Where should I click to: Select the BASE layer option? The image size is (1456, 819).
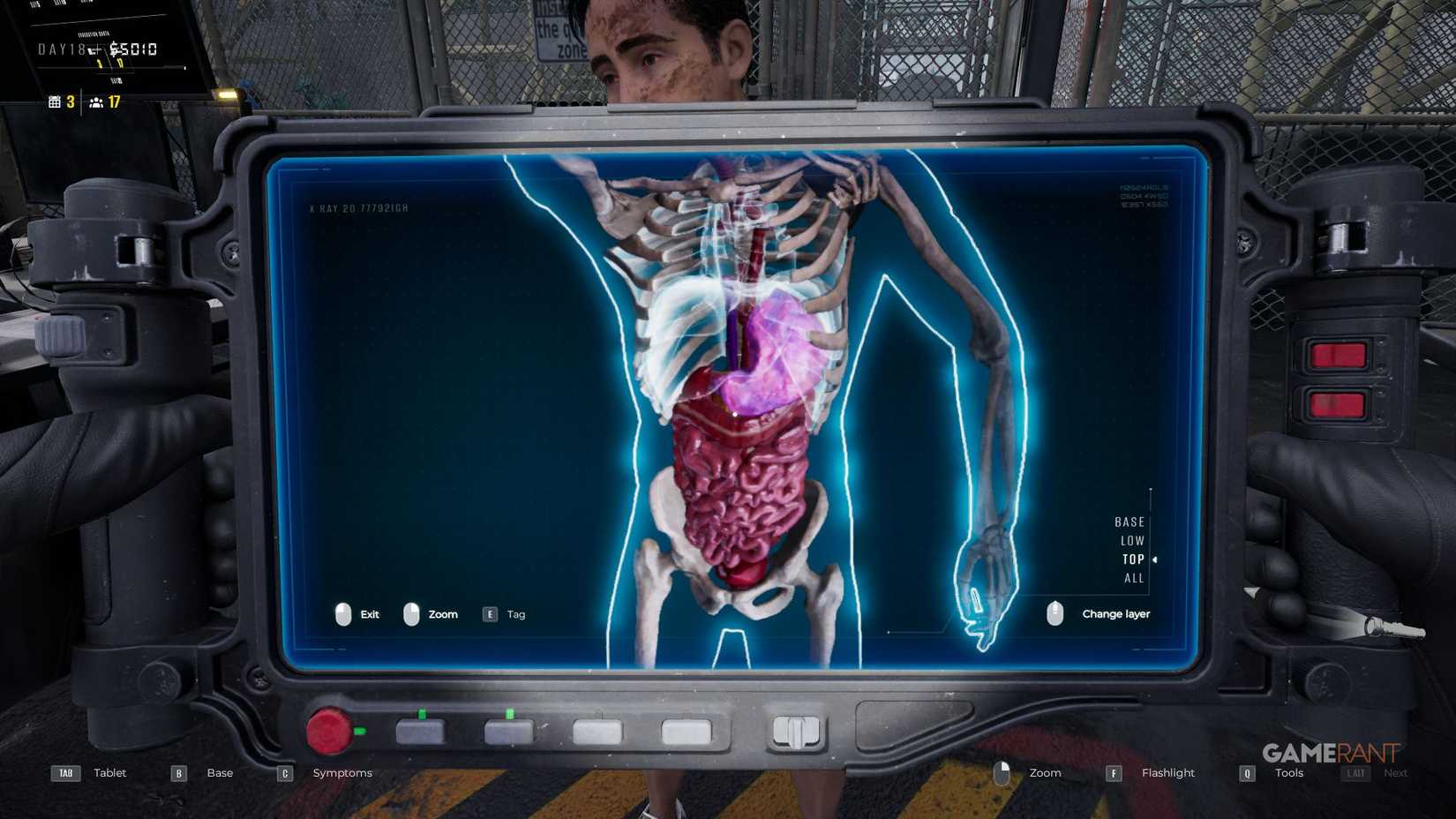tap(1130, 522)
